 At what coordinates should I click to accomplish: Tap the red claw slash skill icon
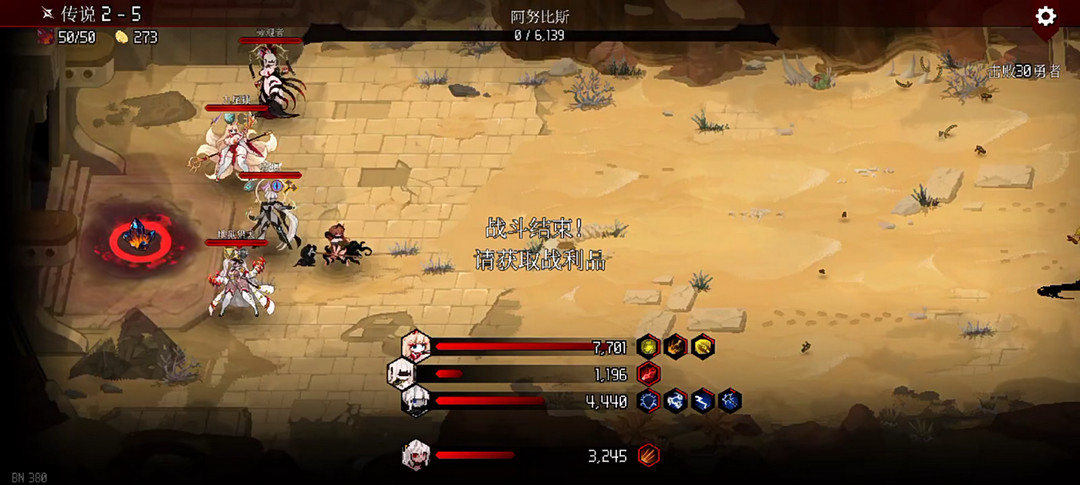649,456
